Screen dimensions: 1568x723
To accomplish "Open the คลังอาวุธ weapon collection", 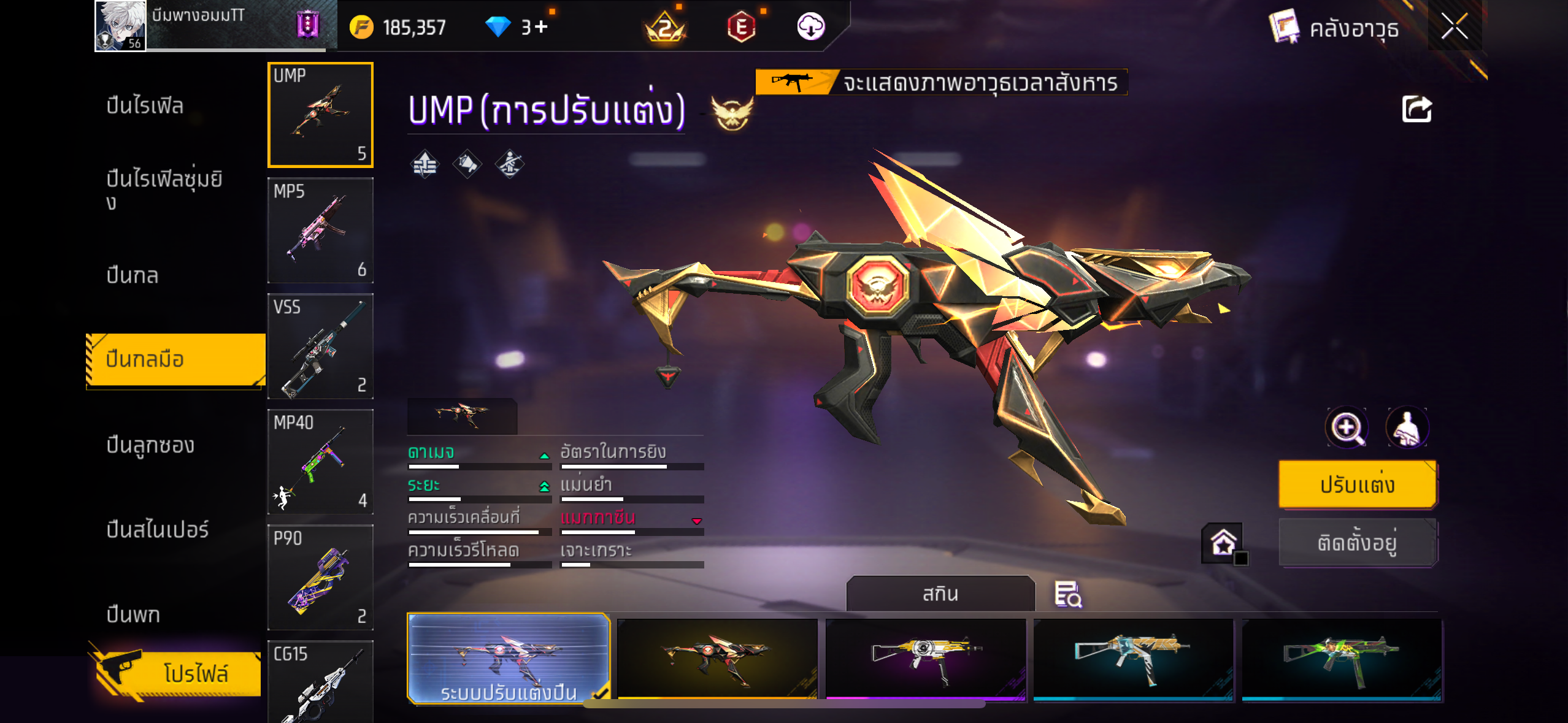I will tap(1335, 28).
